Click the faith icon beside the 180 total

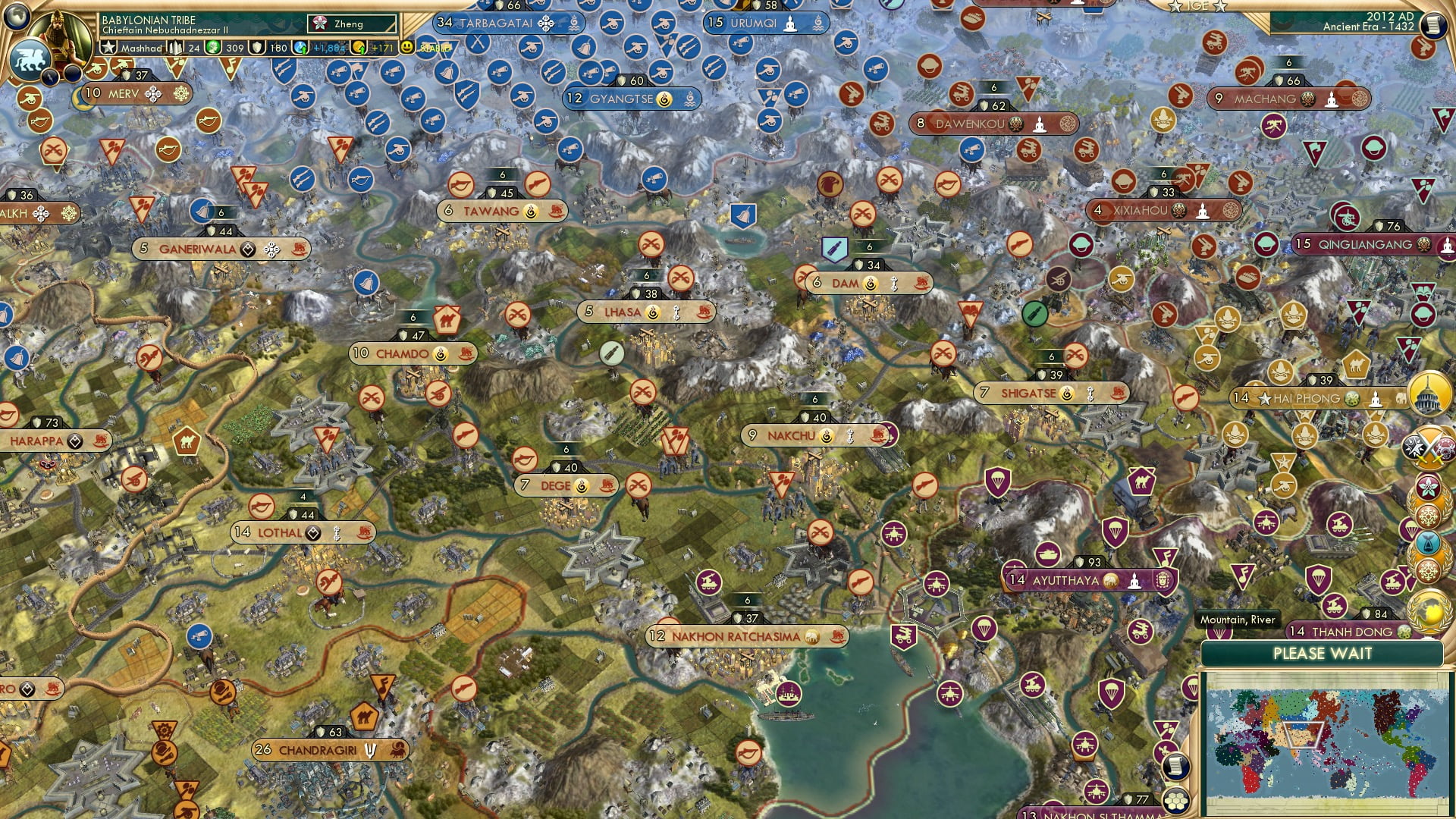[x=257, y=48]
